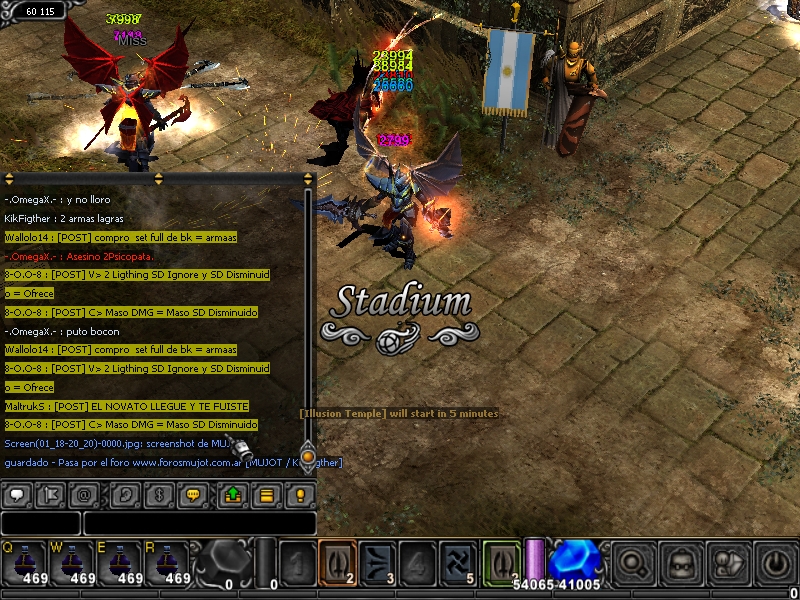Viewport: 800px width, 600px height.
Task: Click the yellow exclamation mark button
Action: tap(299, 494)
